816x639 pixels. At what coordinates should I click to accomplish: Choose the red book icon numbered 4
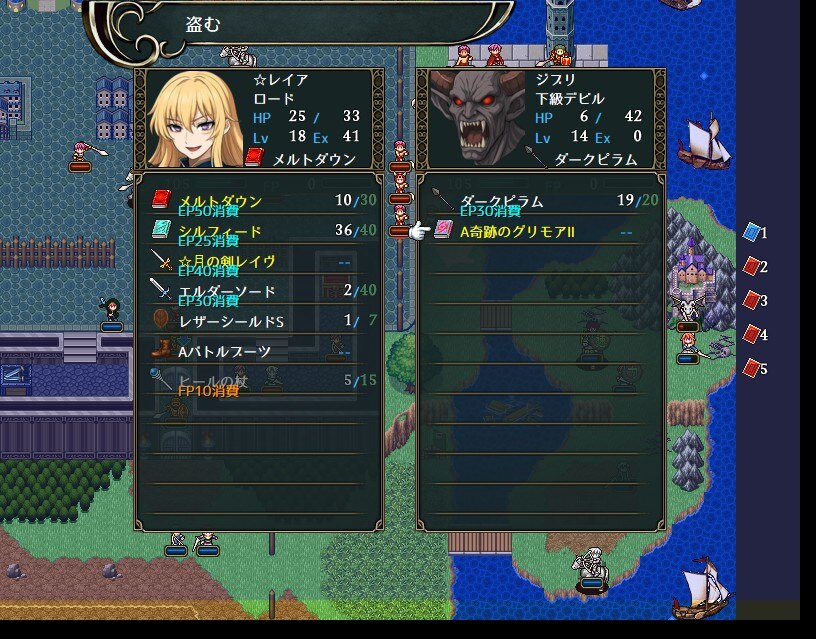pyautogui.click(x=753, y=335)
